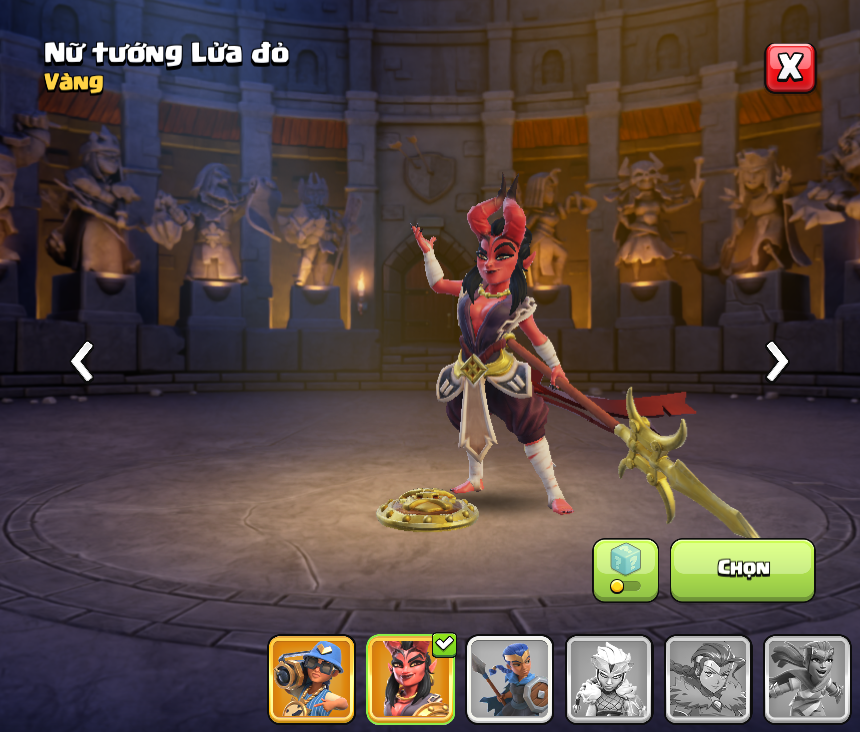Select the locked grey spiky-haired skin
Screen dimensions: 860x732
tap(608, 678)
